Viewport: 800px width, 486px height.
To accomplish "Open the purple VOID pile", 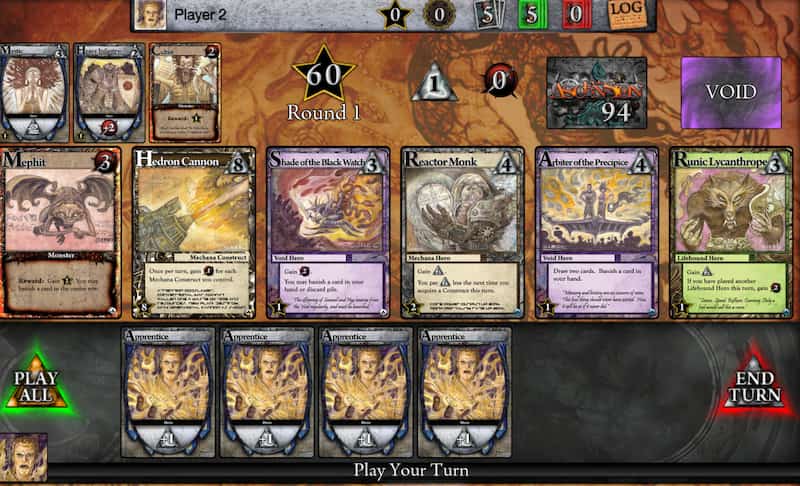I will tap(730, 92).
